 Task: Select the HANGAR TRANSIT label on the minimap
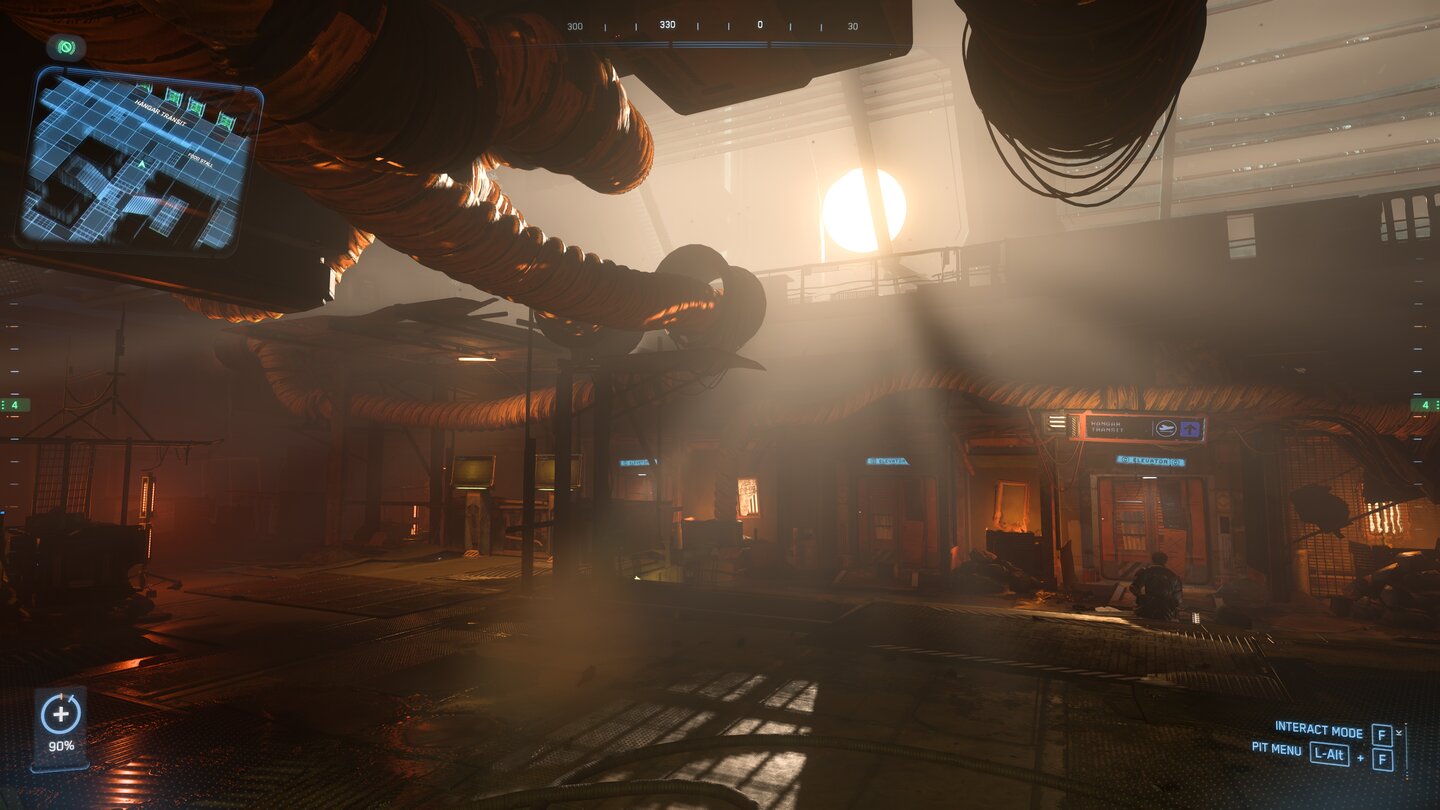[159, 112]
